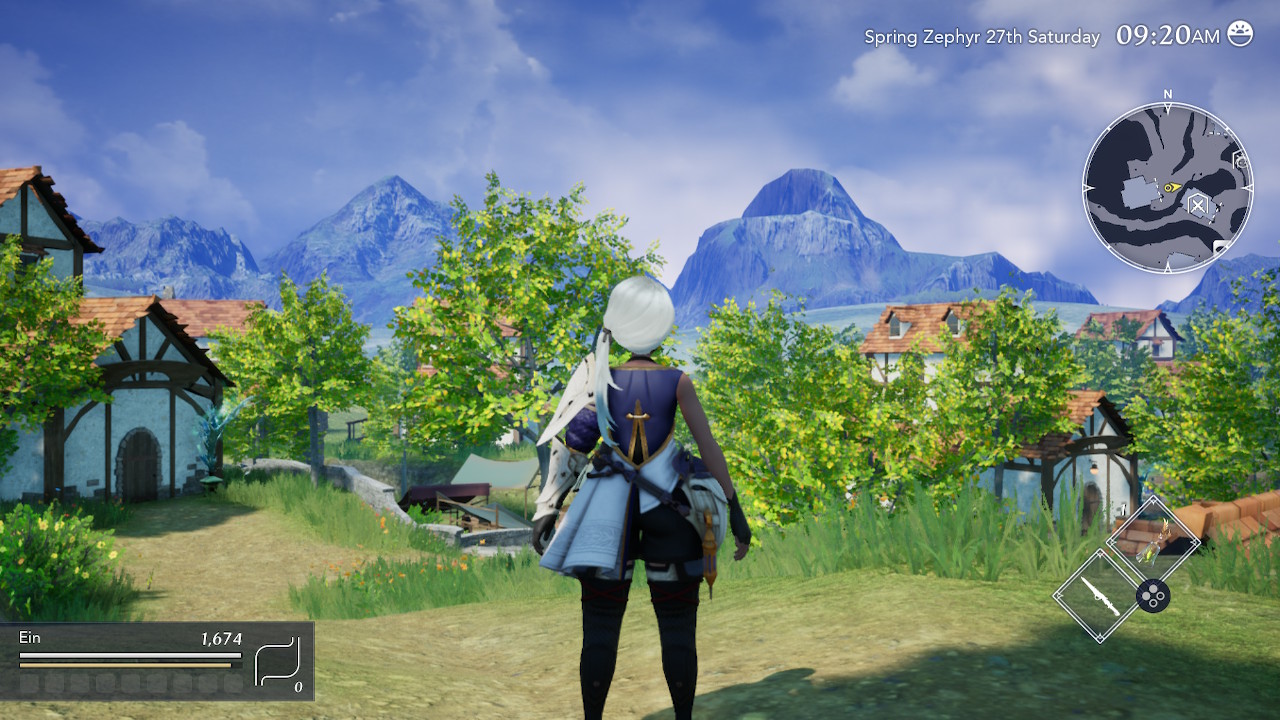Click the smiley mood icon beside the clock
Screen dimensions: 1280x720
[1240, 34]
